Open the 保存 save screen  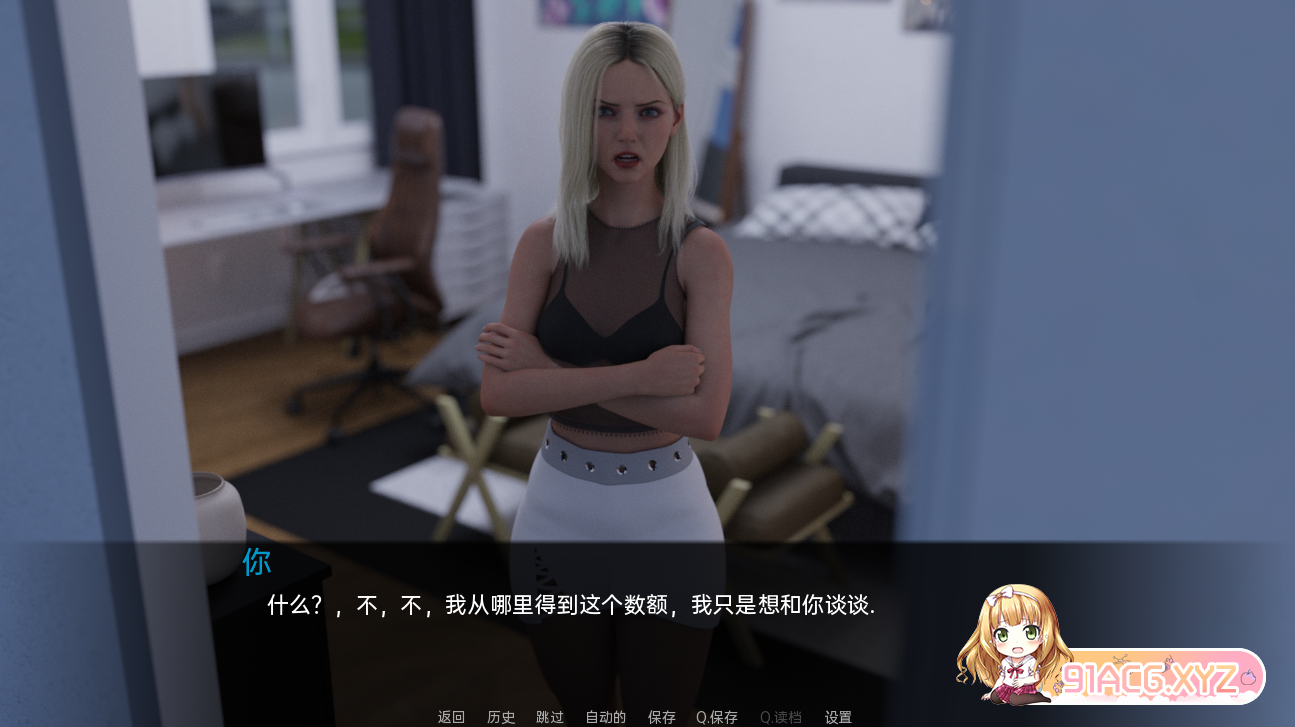coord(661,717)
